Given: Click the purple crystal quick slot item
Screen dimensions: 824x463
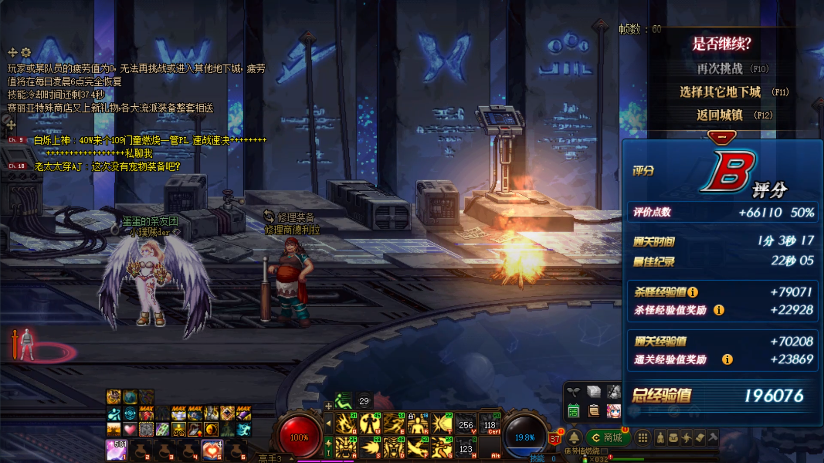Looking at the screenshot, I should click(116, 448).
